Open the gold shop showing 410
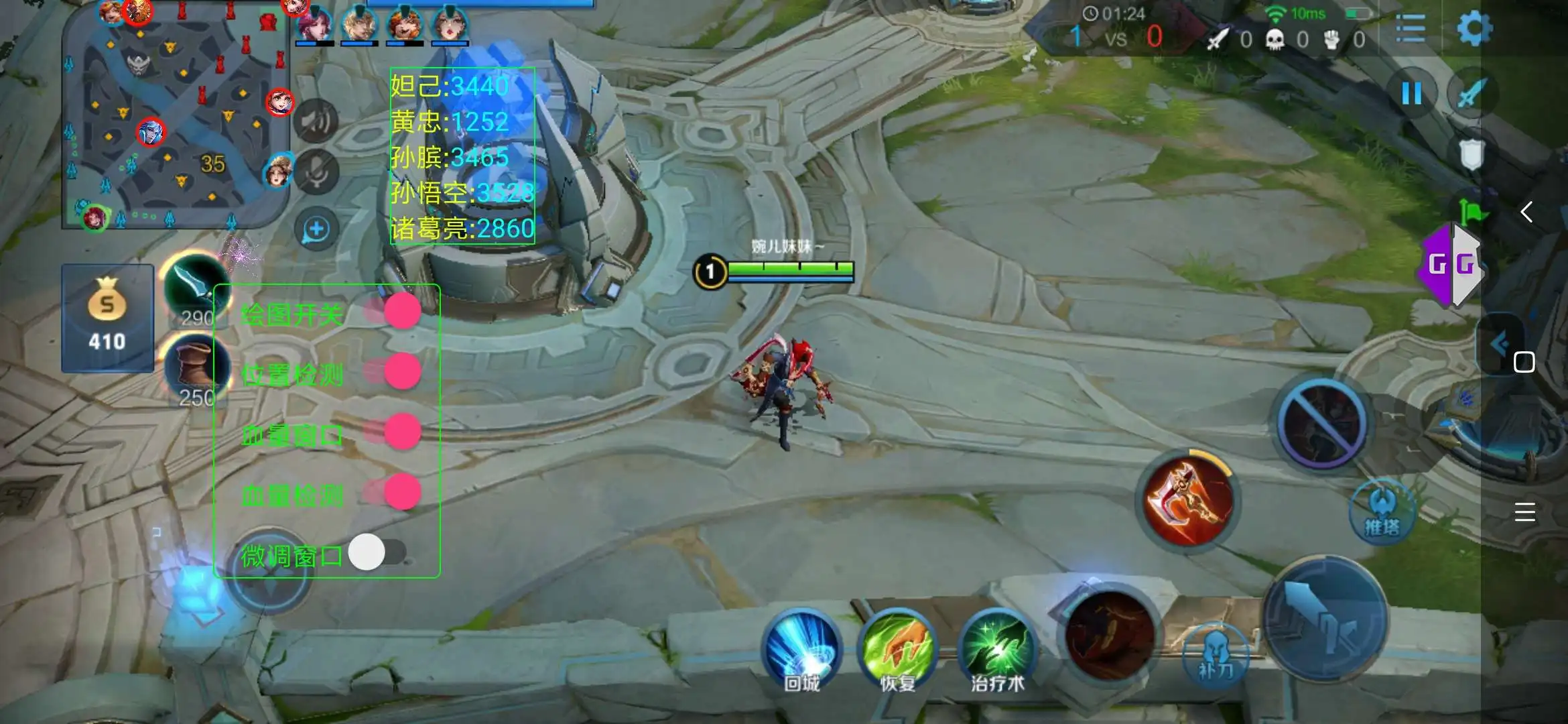Image resolution: width=1568 pixels, height=724 pixels. point(107,318)
